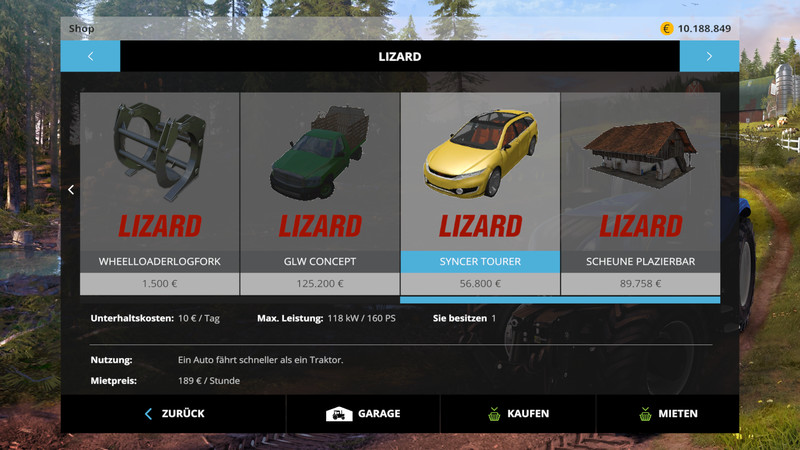Buy the vehicle with Kaufen
This screenshot has height=450, width=800.
(518, 413)
